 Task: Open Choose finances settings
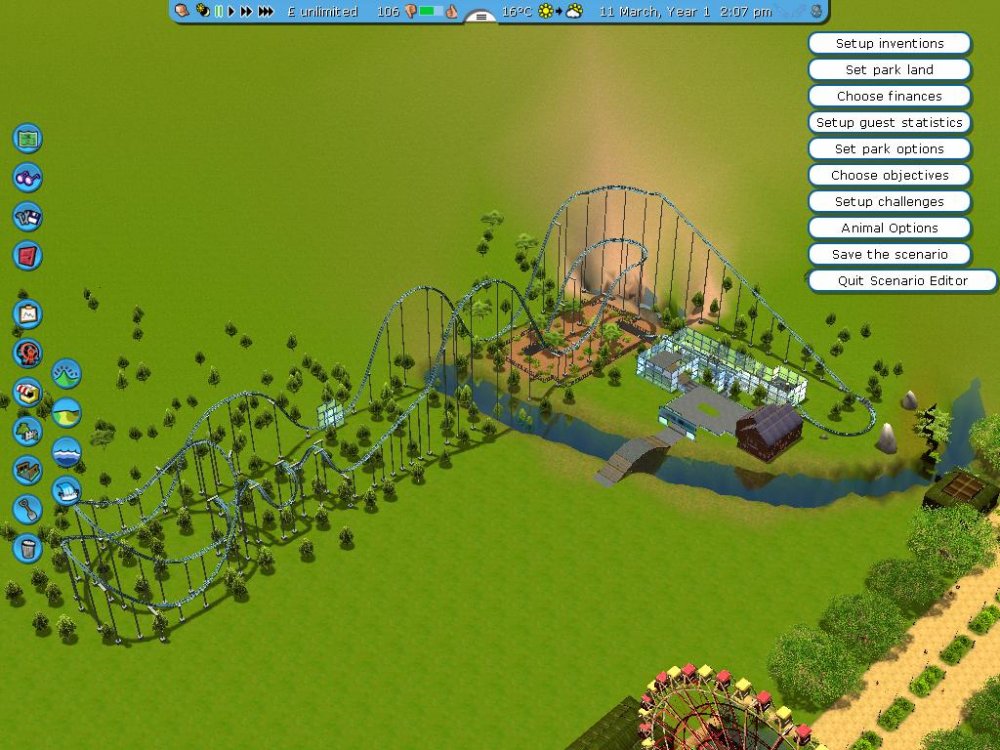tap(889, 96)
